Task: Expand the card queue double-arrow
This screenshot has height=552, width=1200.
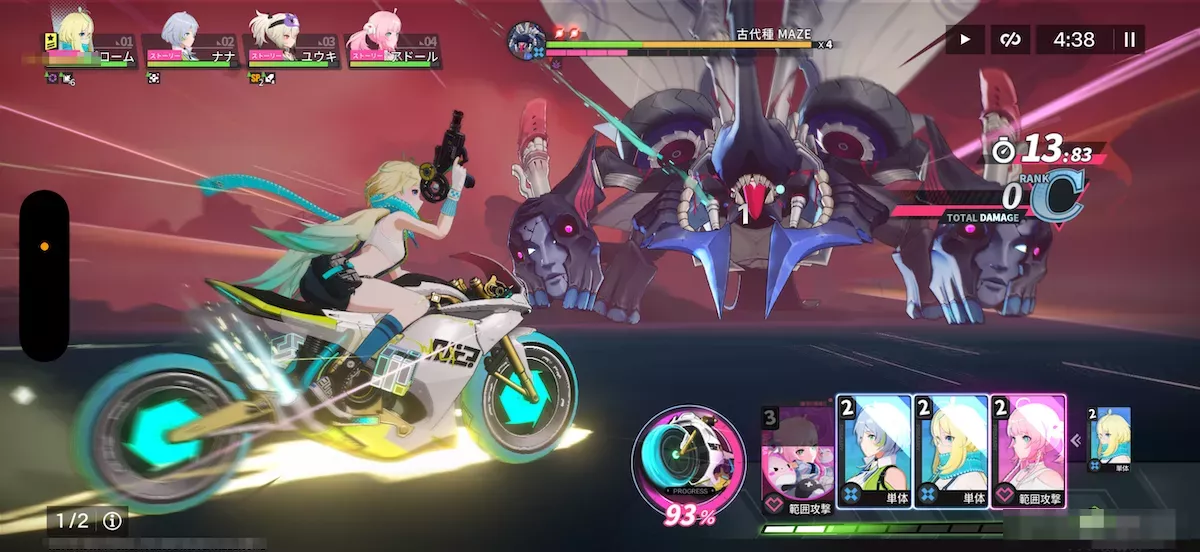Action: coord(1078,439)
